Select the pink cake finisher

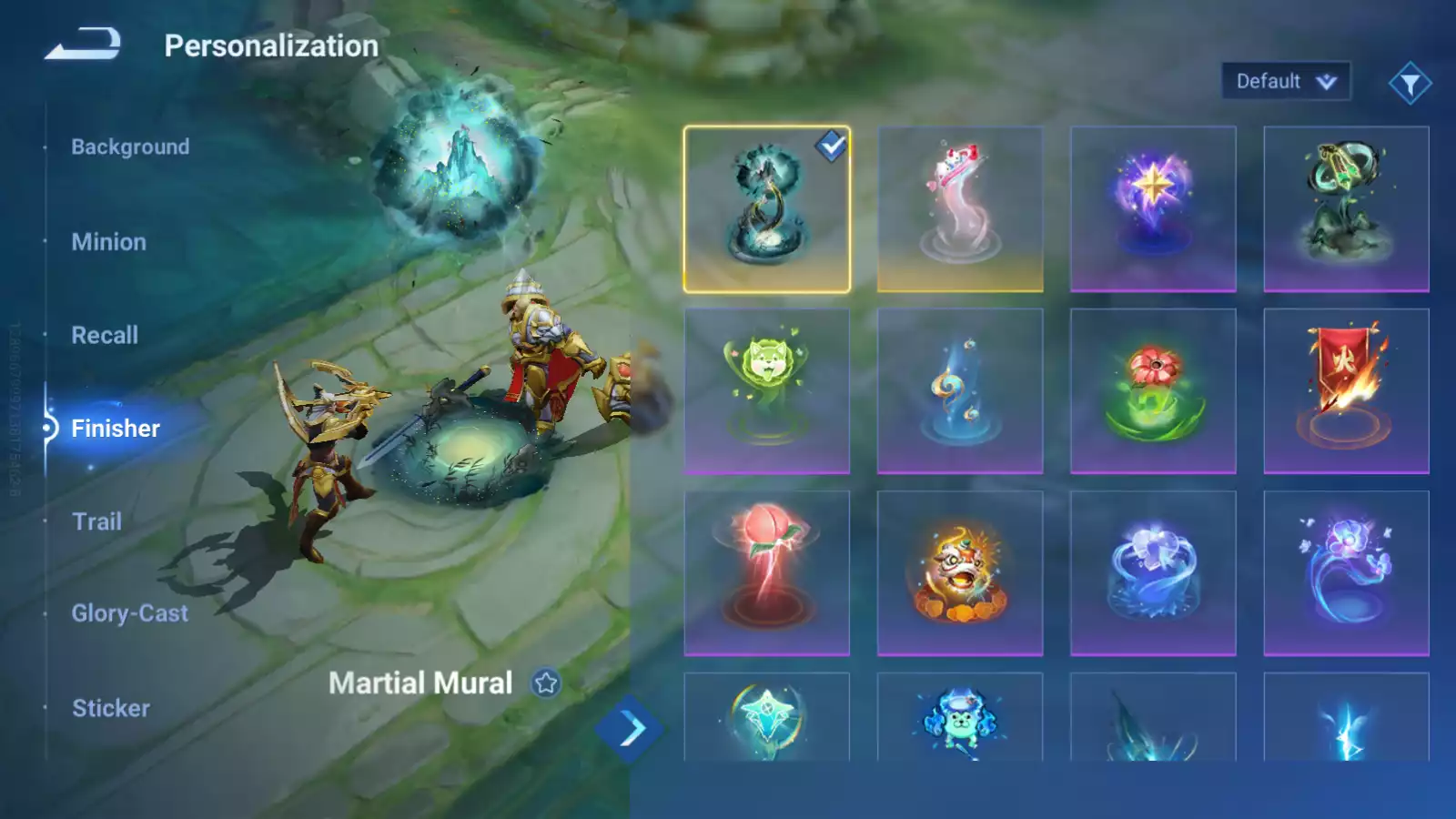point(960,209)
